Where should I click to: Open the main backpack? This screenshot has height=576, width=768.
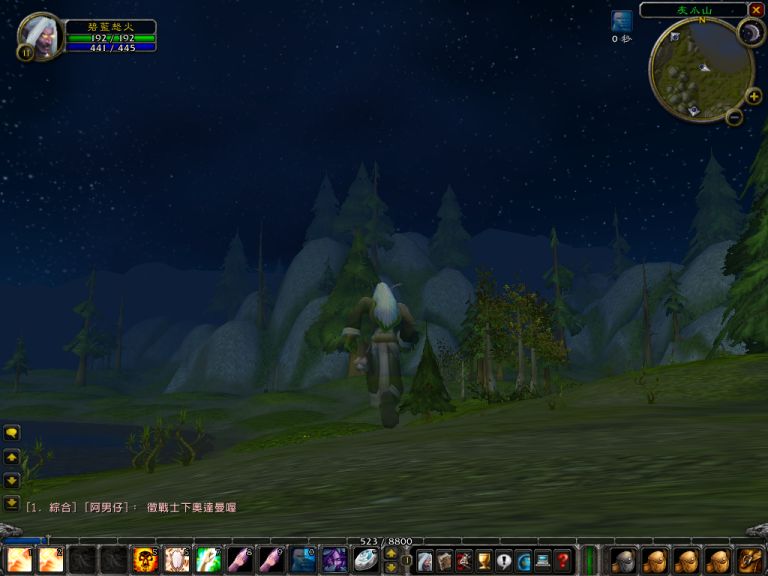pos(750,560)
